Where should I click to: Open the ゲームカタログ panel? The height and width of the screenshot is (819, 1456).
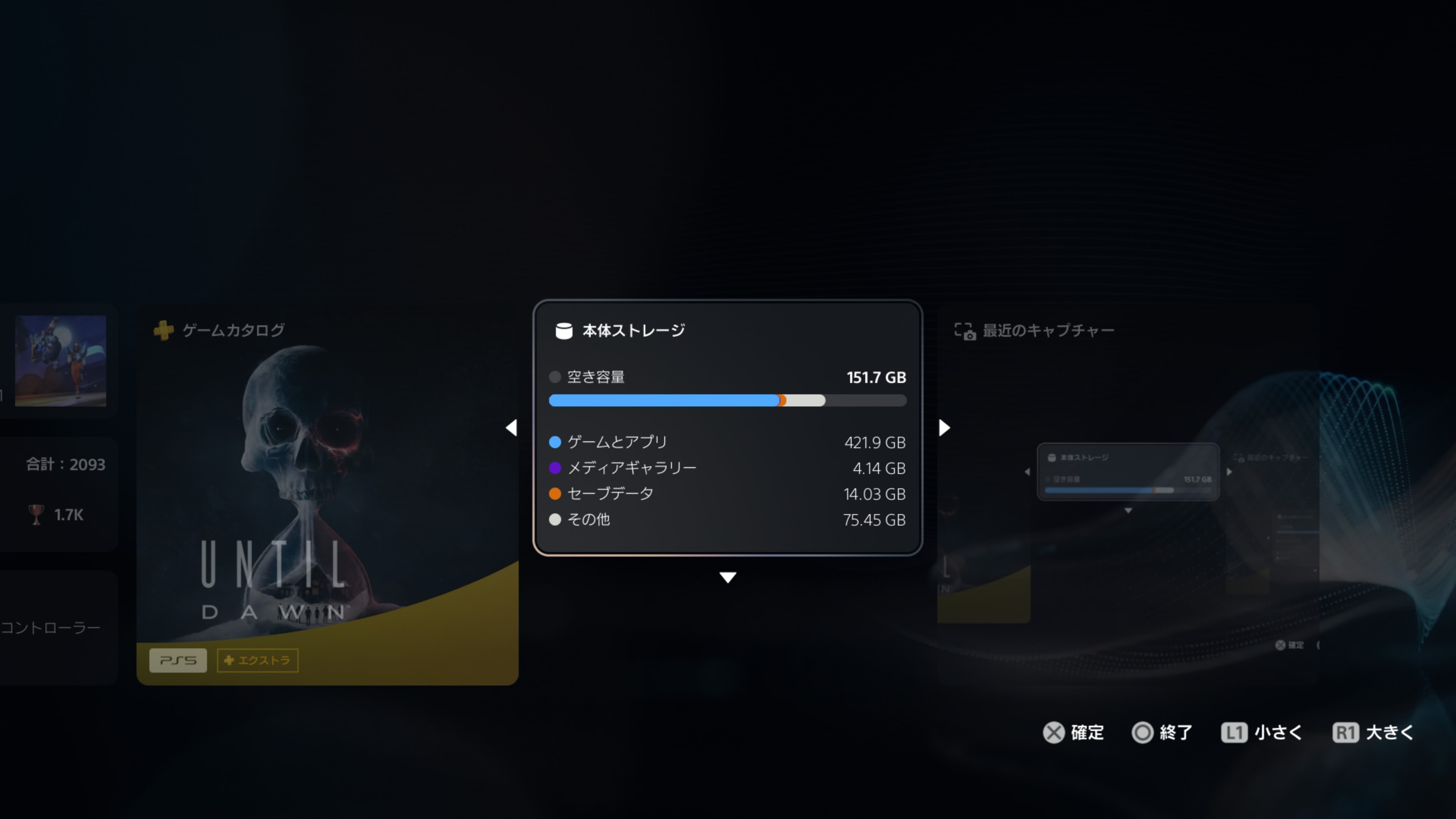point(233,330)
